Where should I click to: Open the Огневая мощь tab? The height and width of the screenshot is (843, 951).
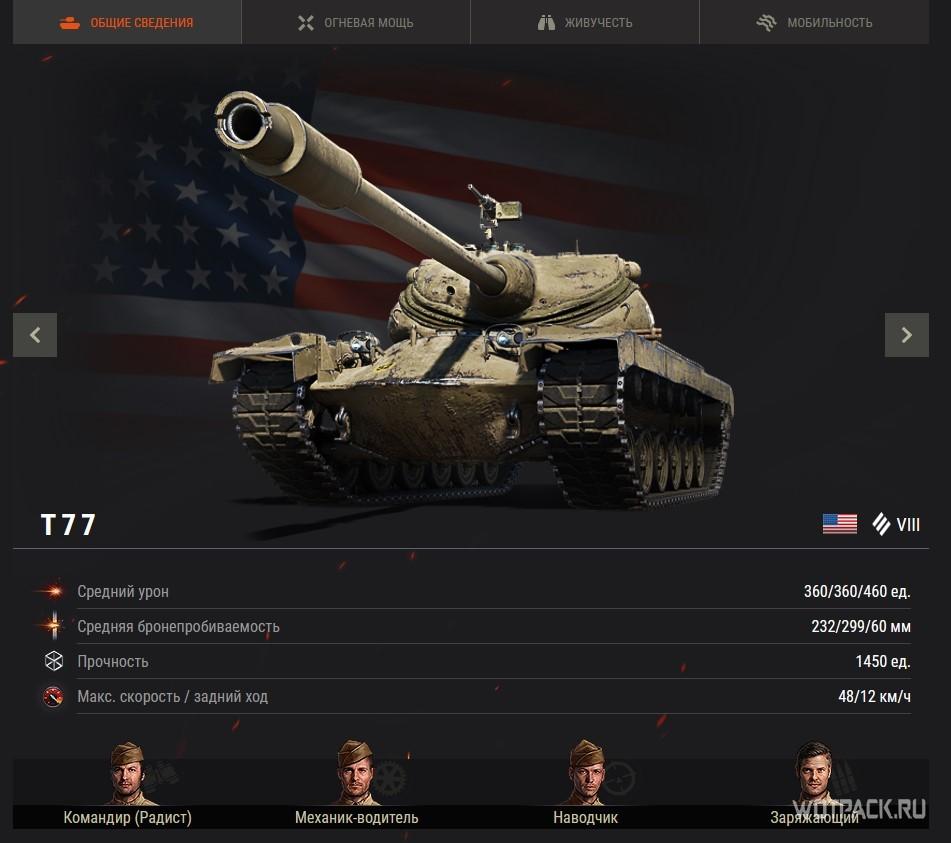[x=356, y=22]
